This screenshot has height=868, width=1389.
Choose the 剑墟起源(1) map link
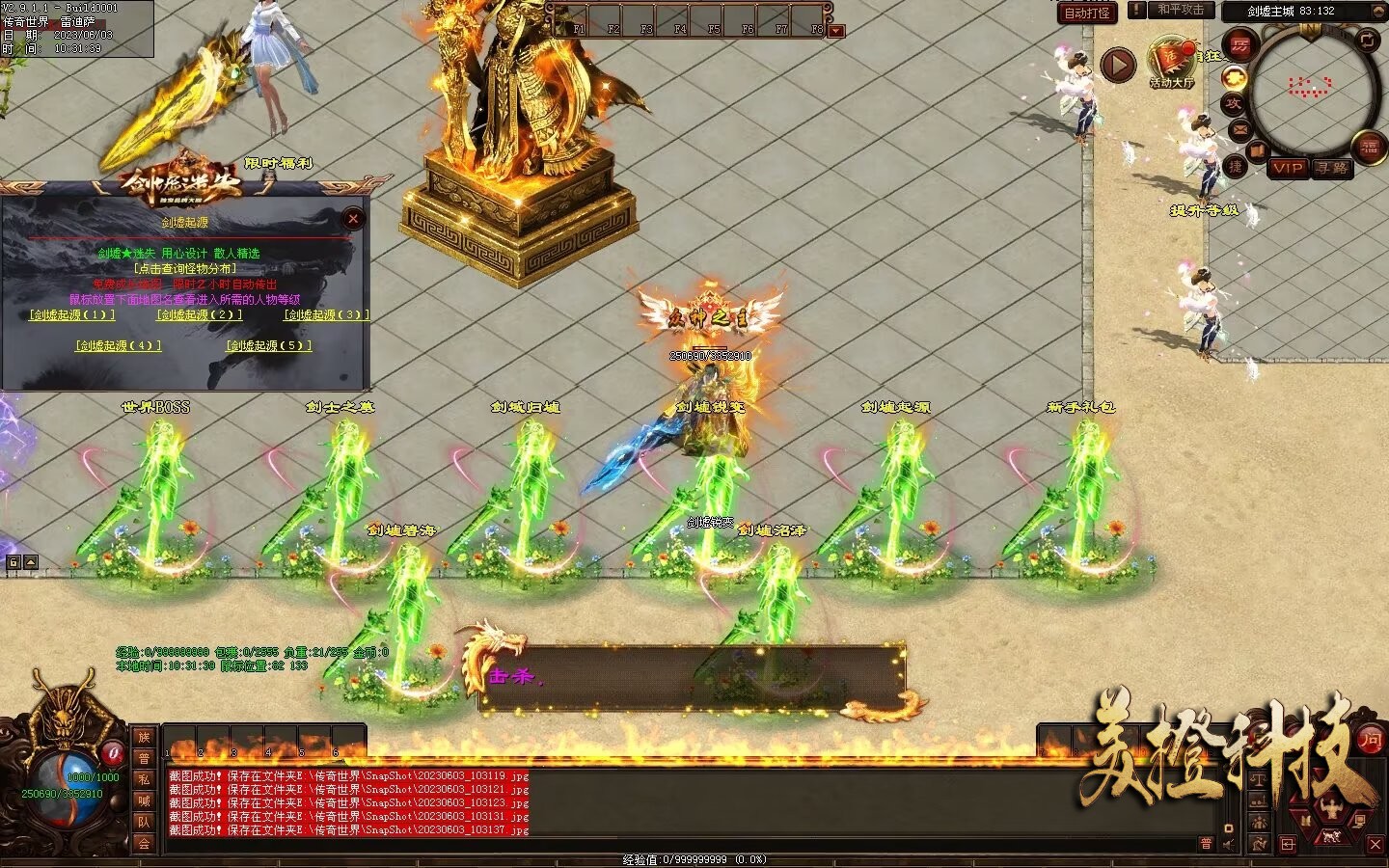72,315
